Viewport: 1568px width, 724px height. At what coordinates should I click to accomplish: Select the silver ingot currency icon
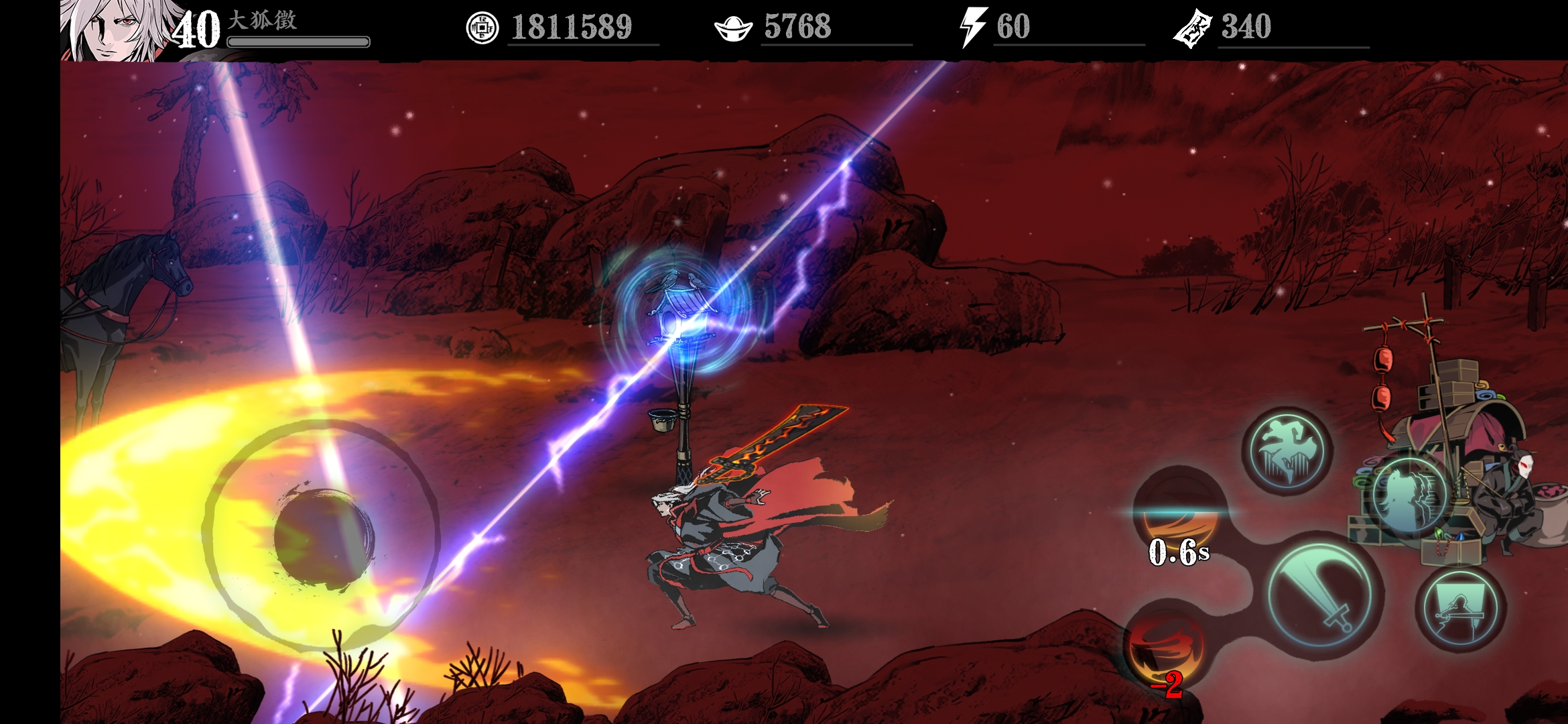(734, 28)
